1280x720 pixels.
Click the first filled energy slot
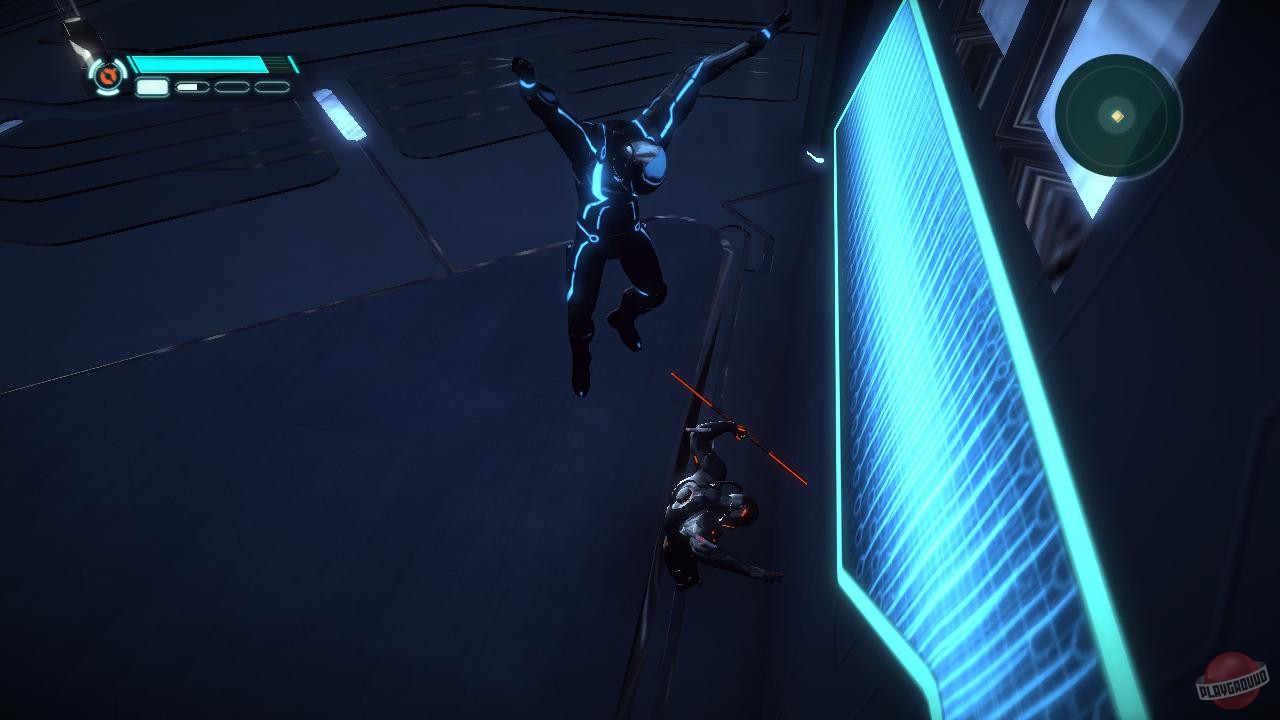(x=150, y=87)
